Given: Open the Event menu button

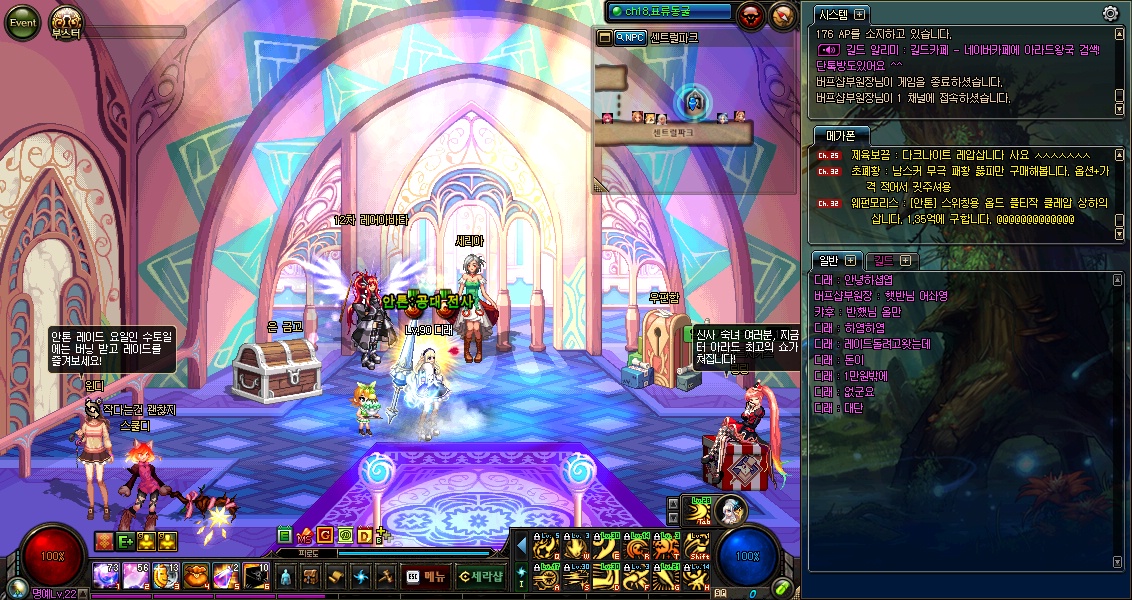Looking at the screenshot, I should point(22,22).
